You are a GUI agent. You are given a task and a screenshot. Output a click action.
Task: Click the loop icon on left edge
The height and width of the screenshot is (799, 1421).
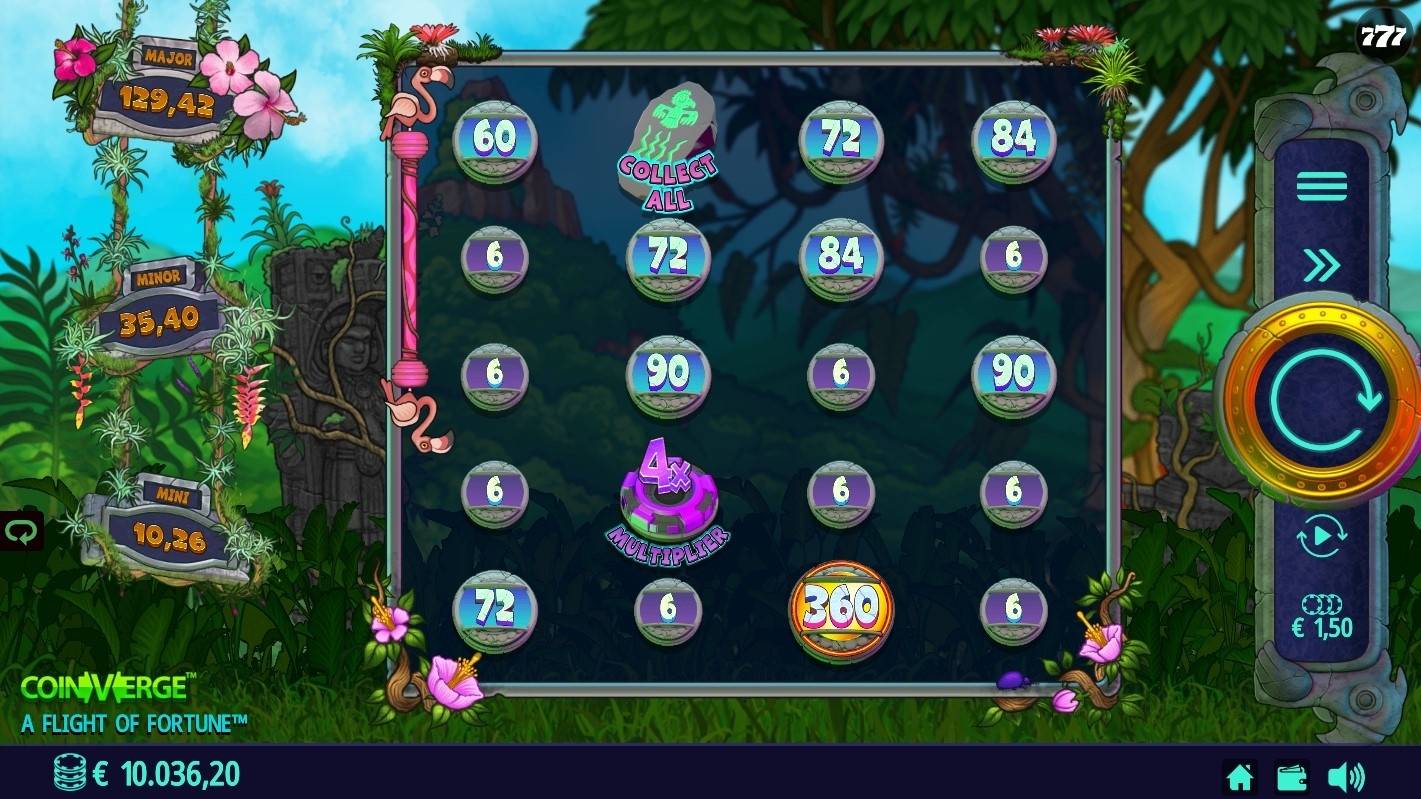[20, 532]
